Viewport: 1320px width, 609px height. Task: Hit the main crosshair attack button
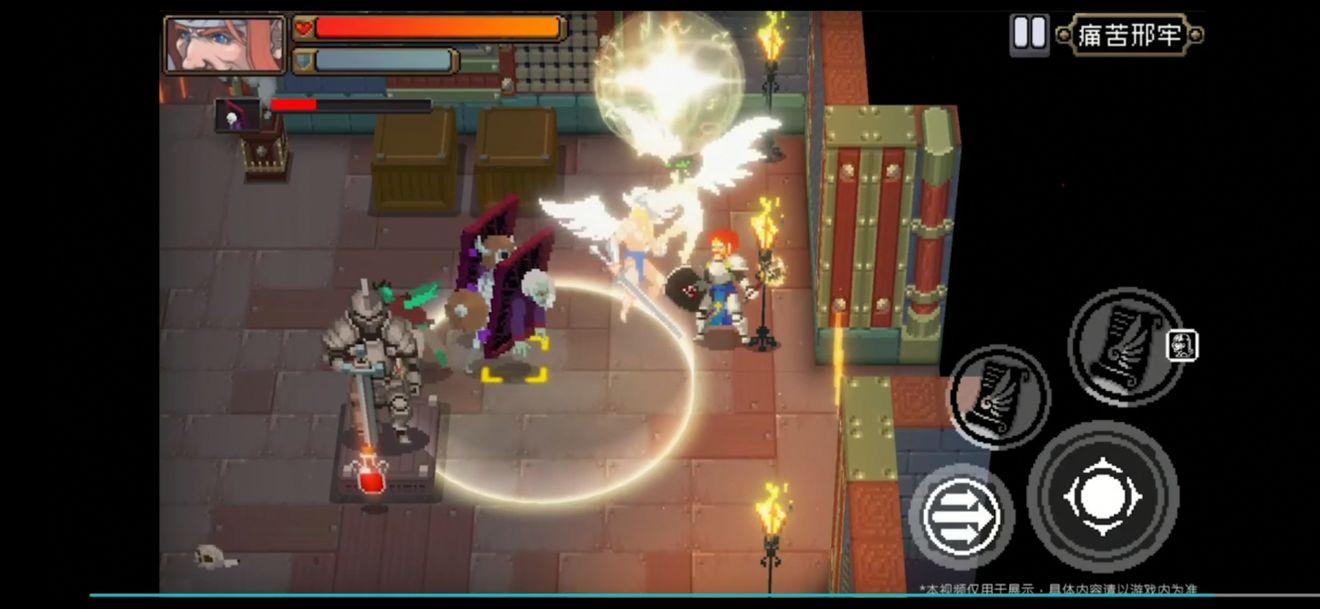[x=1102, y=496]
